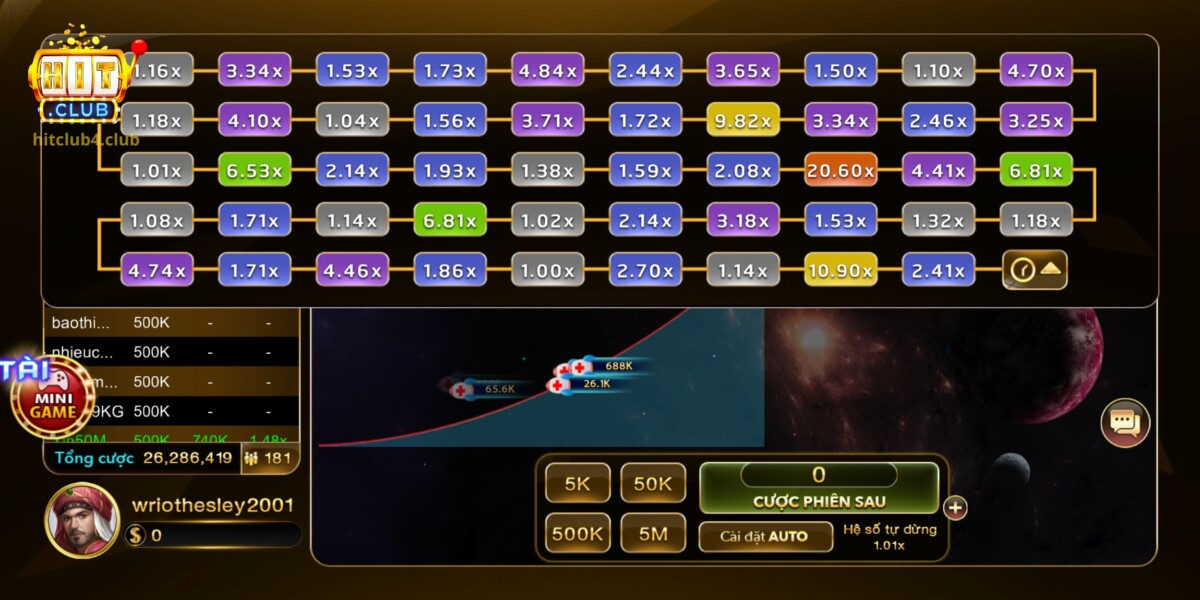
Task: Select the 4.84x history result
Action: click(547, 71)
